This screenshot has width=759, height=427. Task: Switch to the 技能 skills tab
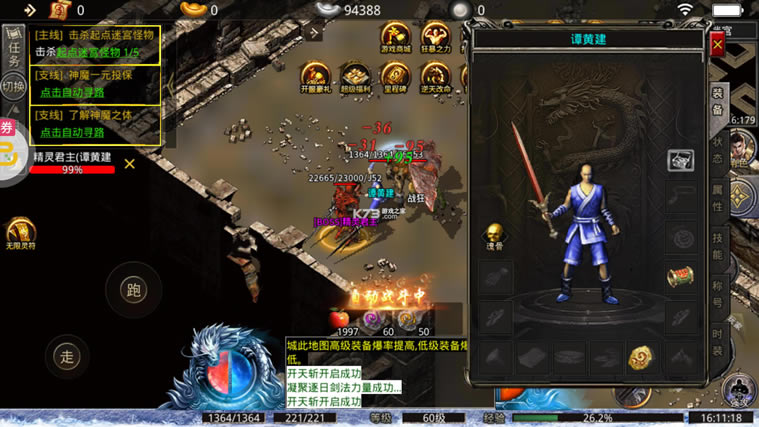coord(717,245)
